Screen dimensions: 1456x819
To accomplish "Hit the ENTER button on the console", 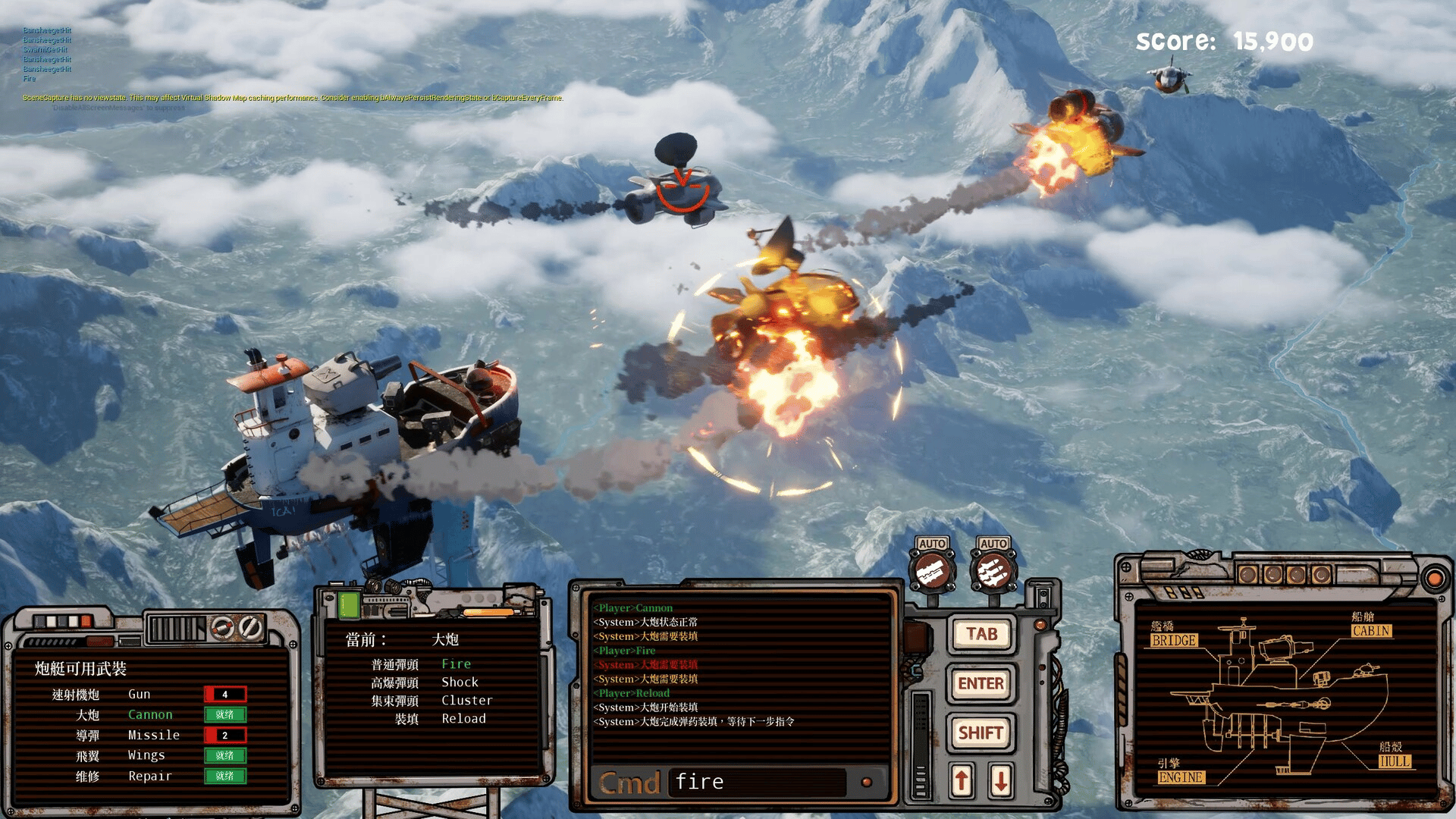I will pyautogui.click(x=981, y=683).
